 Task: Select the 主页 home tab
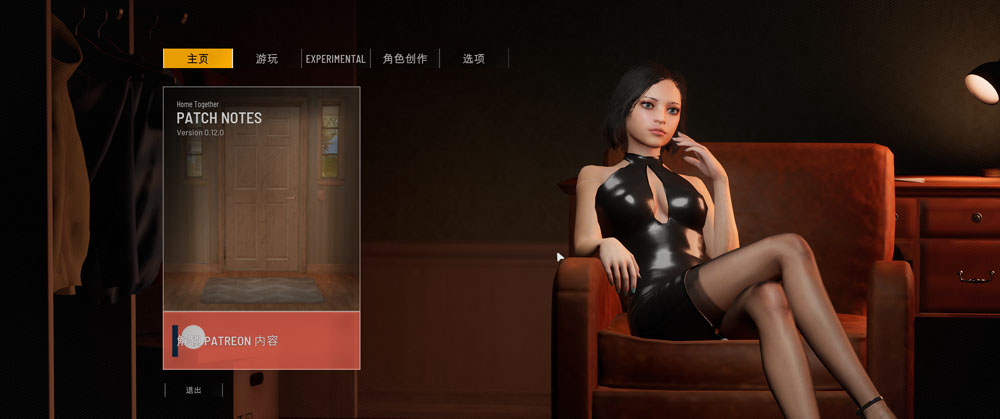(198, 59)
